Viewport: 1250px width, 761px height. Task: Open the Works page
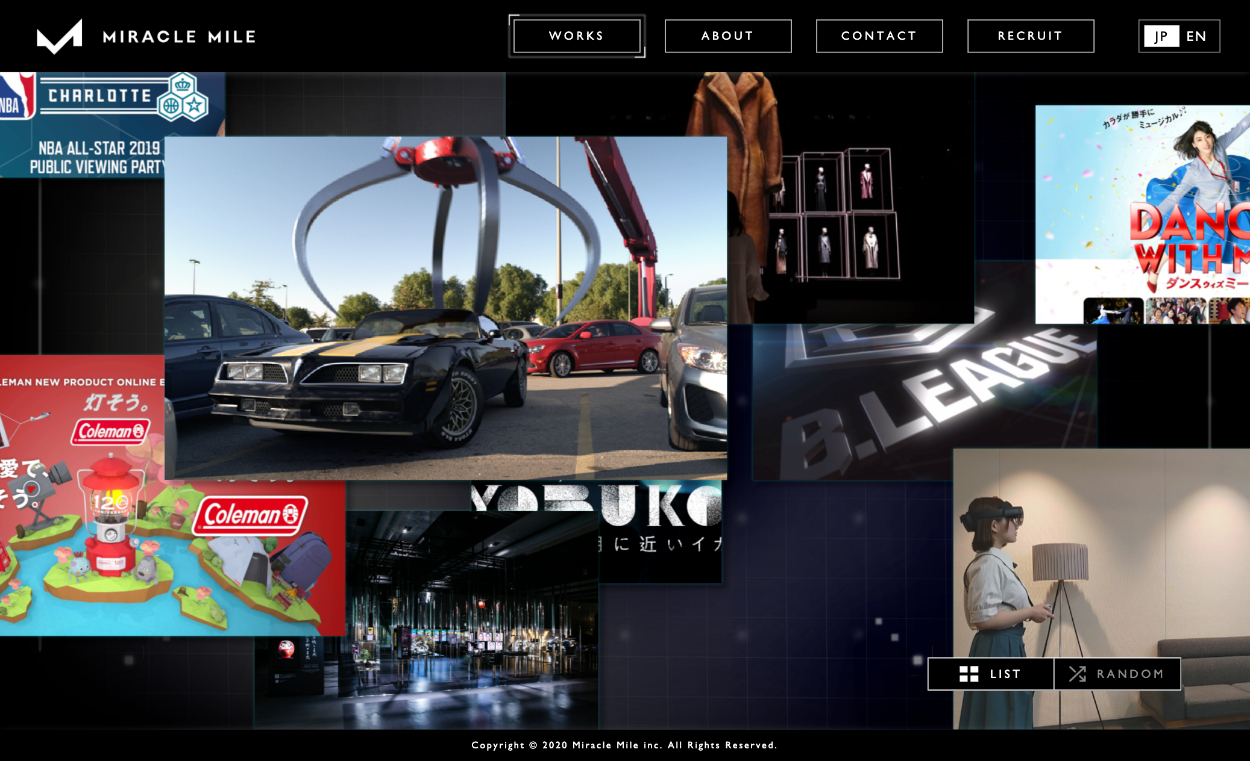point(577,36)
